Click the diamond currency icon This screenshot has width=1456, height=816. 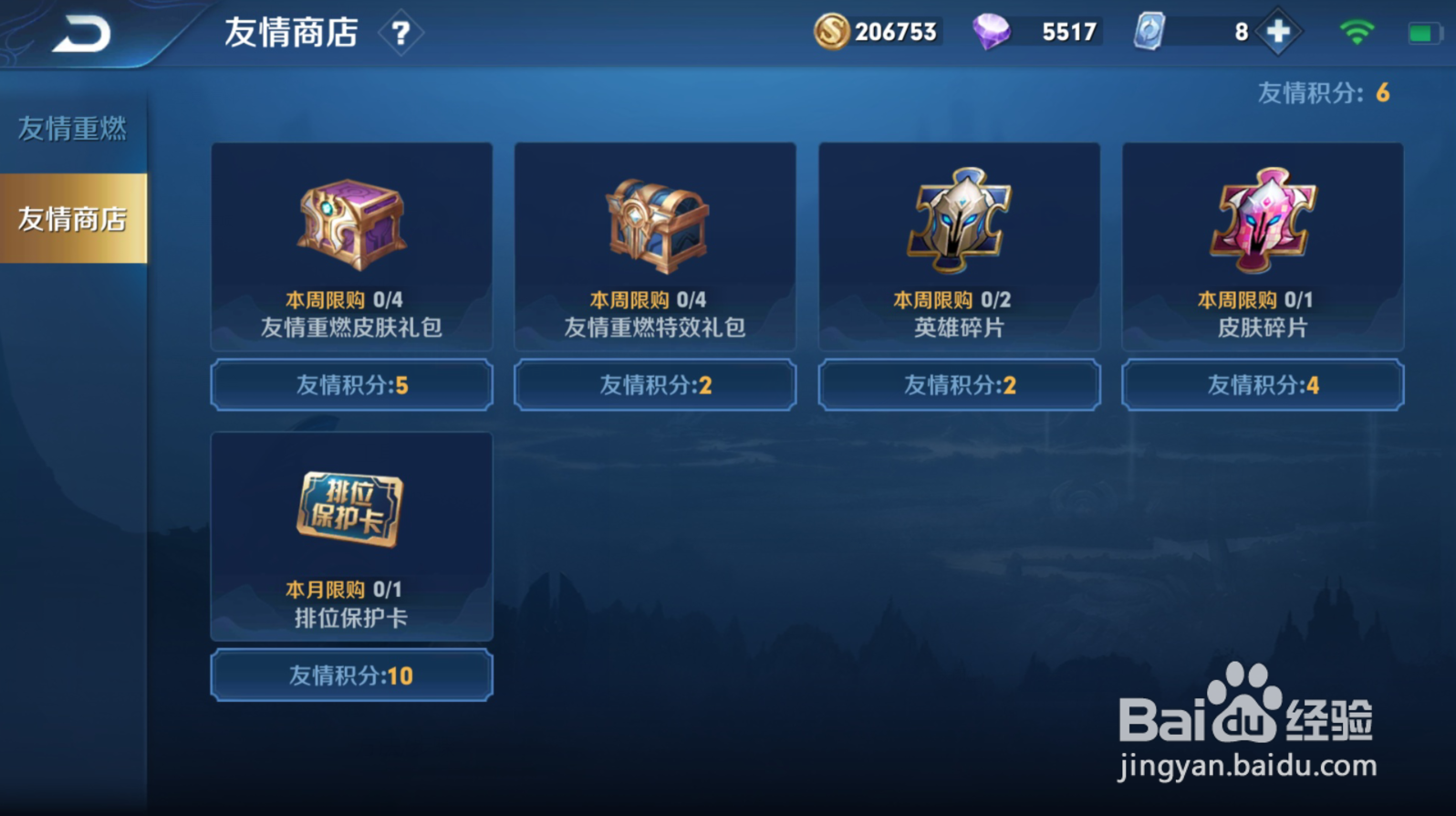click(994, 30)
